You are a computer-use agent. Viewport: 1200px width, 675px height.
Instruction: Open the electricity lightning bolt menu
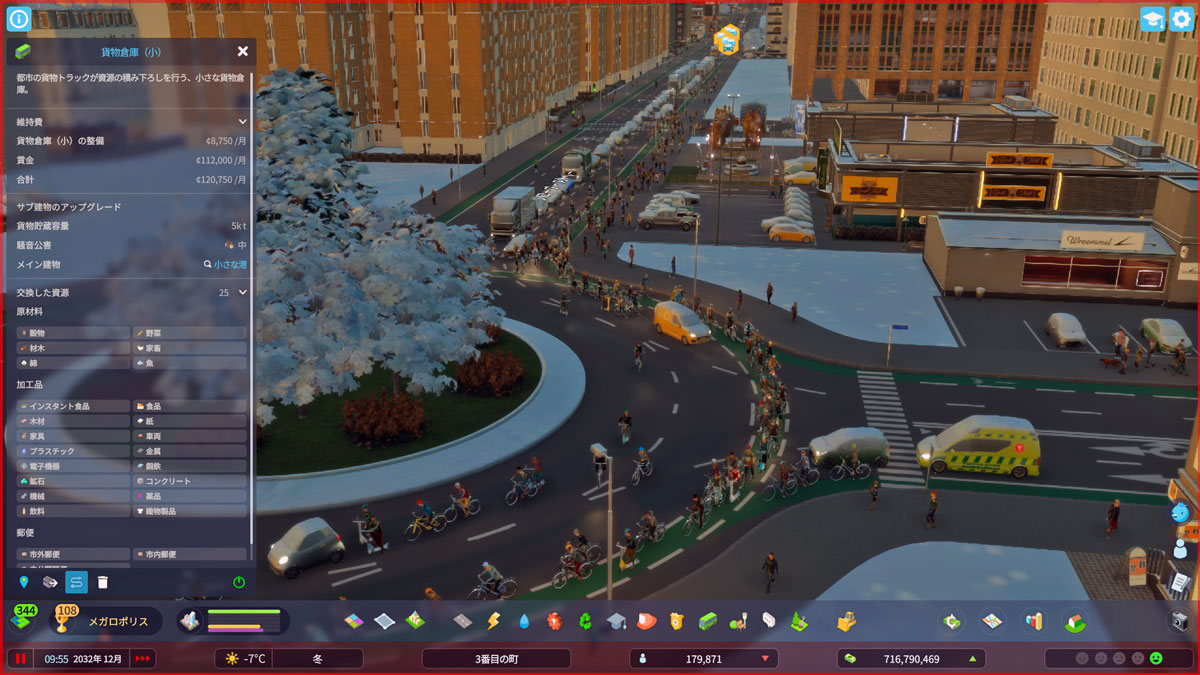pyautogui.click(x=493, y=621)
